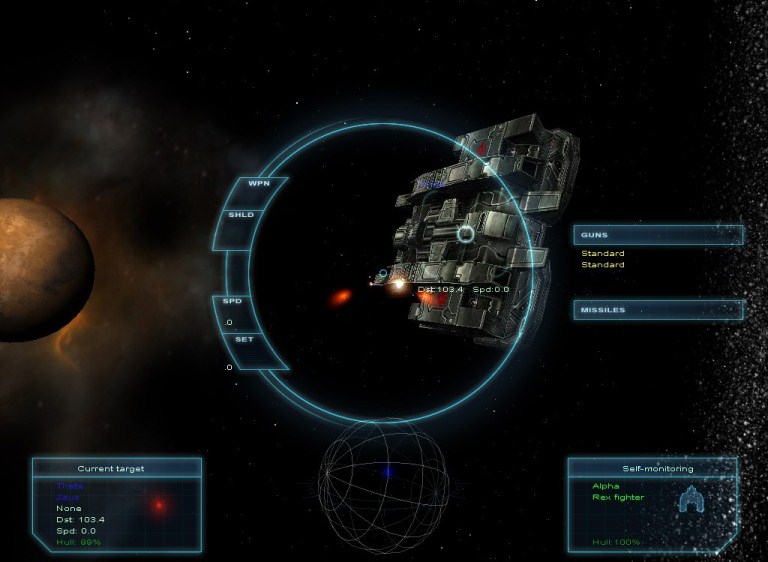Screen dimensions: 768x562
Task: Select the SHLD segment on the HUD ring
Action: [241, 214]
